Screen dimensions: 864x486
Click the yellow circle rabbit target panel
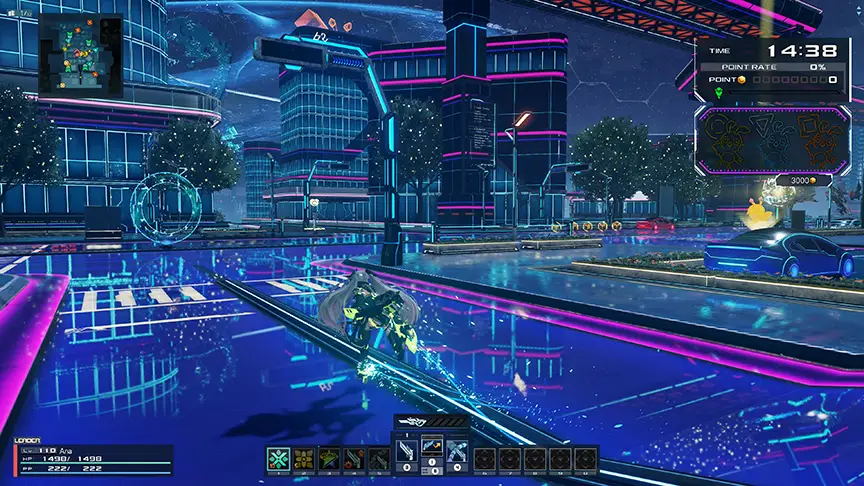pyautogui.click(x=727, y=139)
